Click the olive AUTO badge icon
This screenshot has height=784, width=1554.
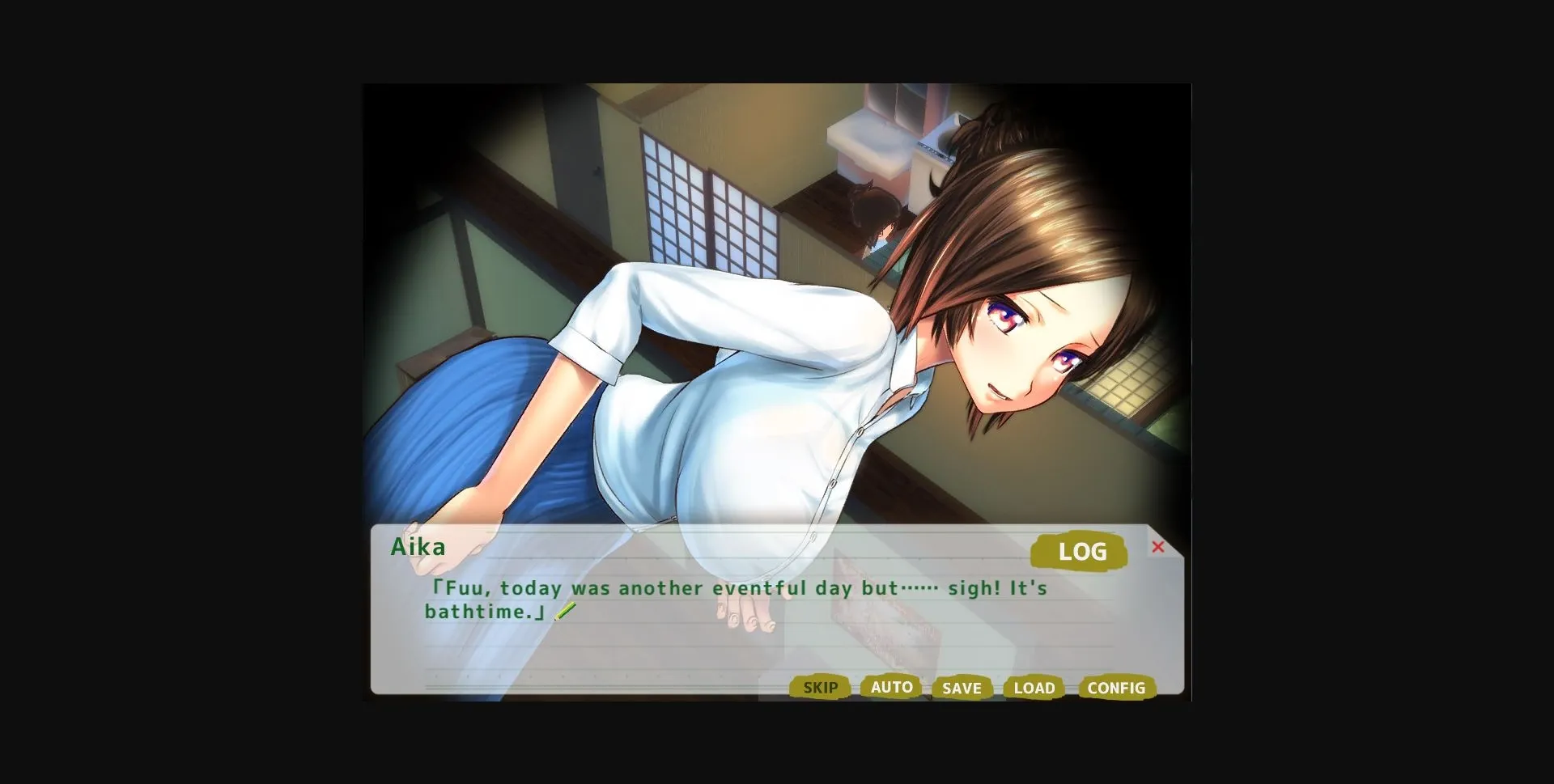890,687
